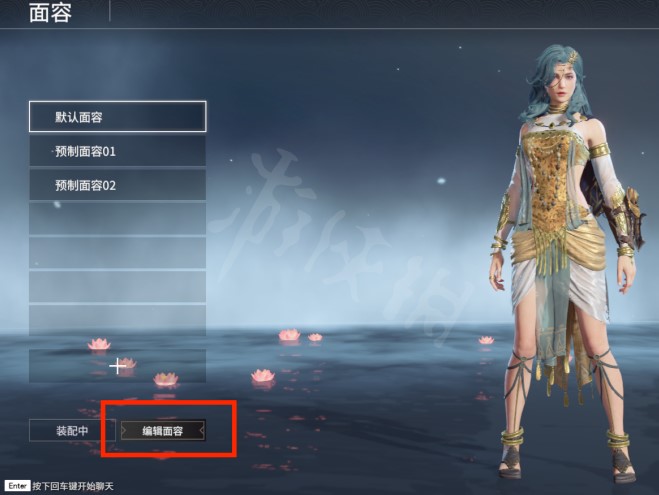Viewport: 659px width, 495px height.
Task: Open the 编辑面容 face editor
Action: 163,431
